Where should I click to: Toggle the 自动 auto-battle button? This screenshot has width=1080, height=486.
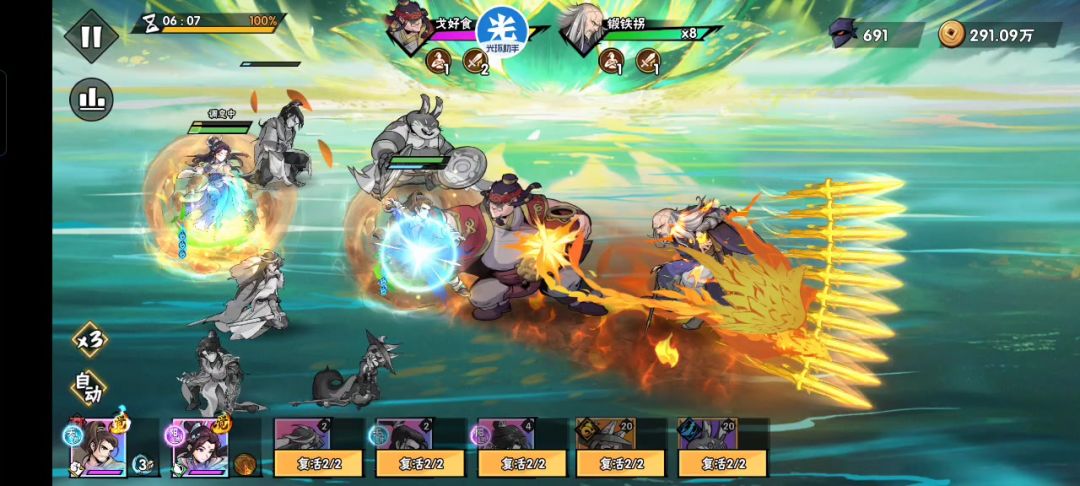click(90, 388)
